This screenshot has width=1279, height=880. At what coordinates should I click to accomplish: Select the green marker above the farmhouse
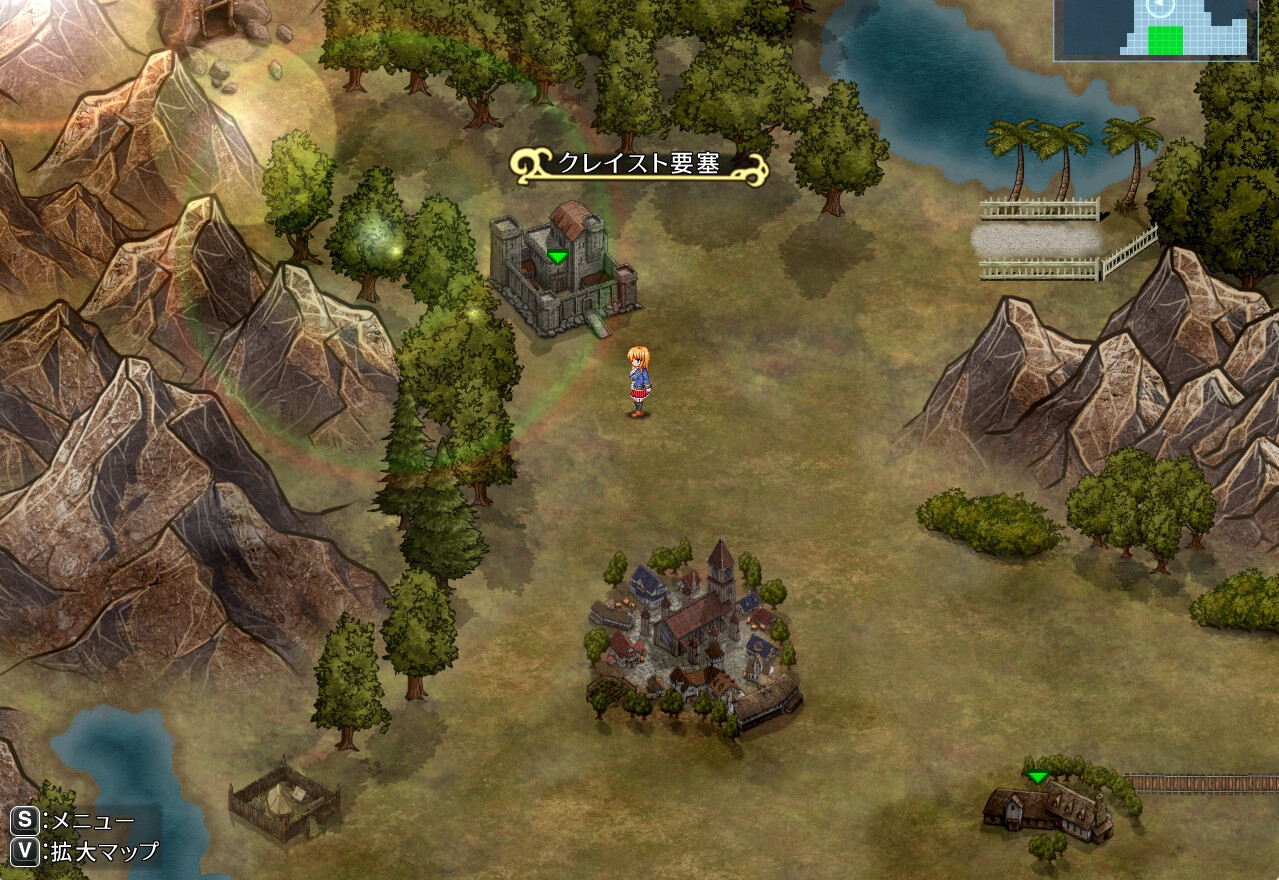[x=1038, y=777]
